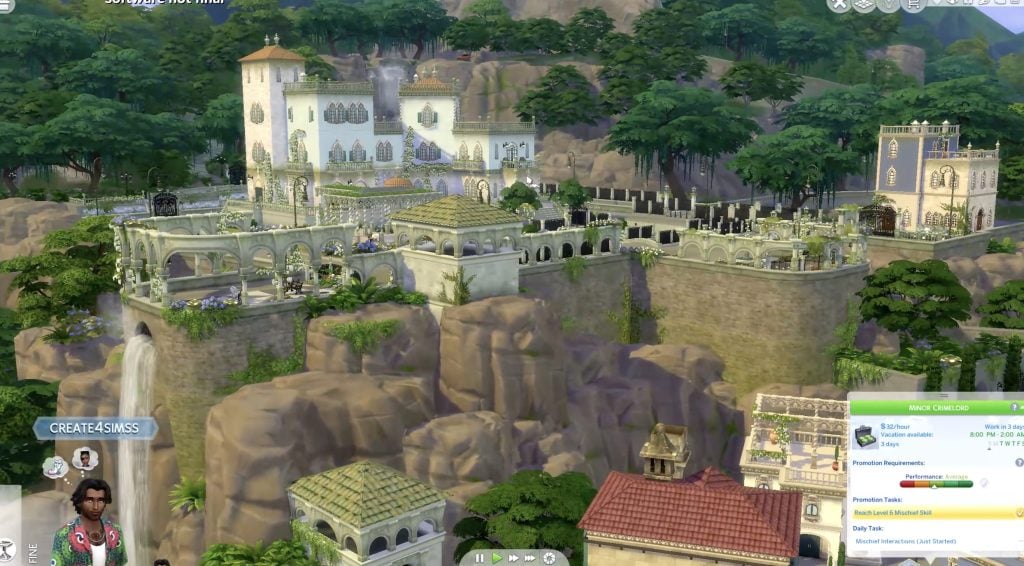Open career help next to Minor Crimelord
The height and width of the screenshot is (566, 1024).
click(x=1015, y=408)
